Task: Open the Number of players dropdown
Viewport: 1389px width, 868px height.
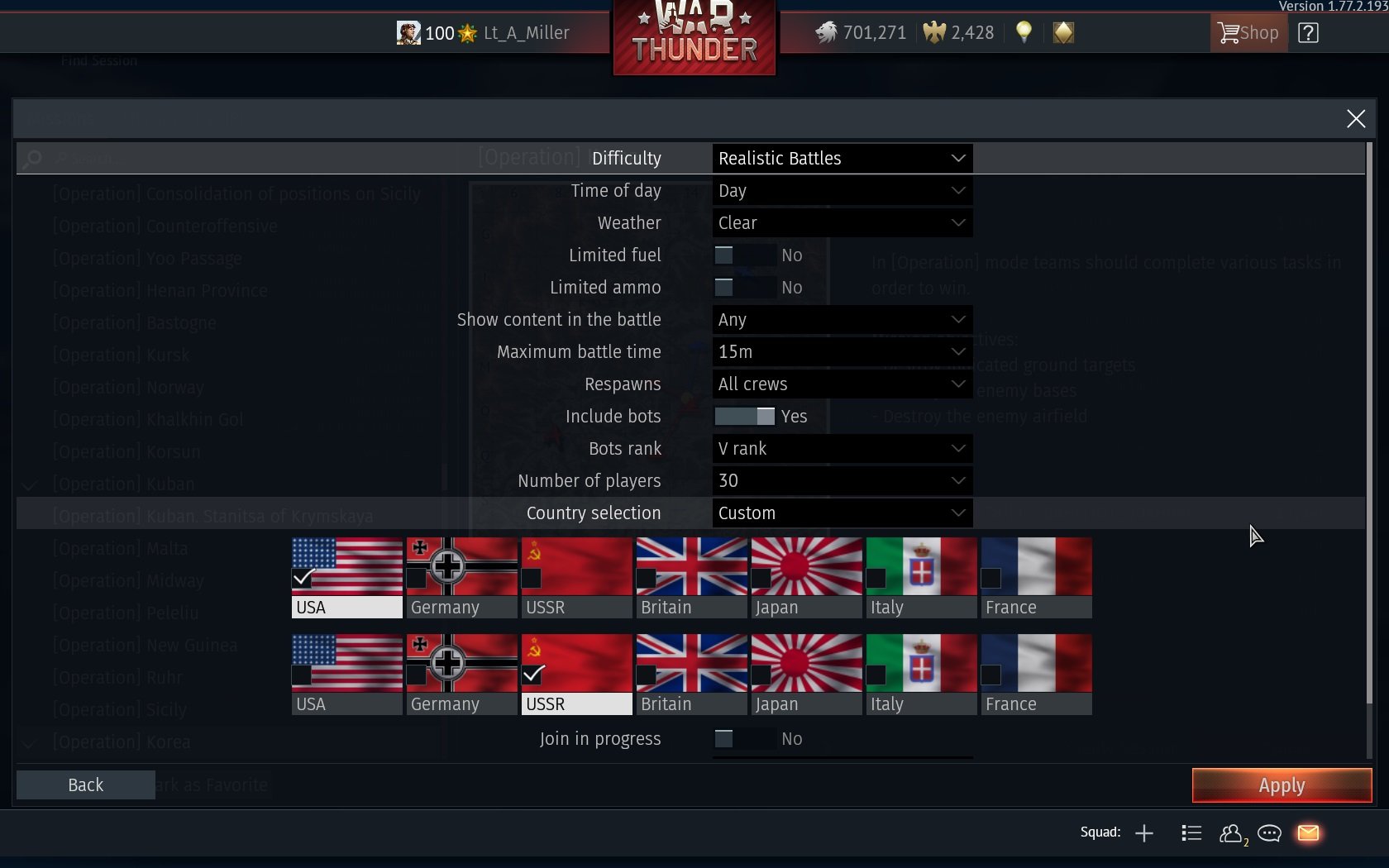Action: click(840, 480)
